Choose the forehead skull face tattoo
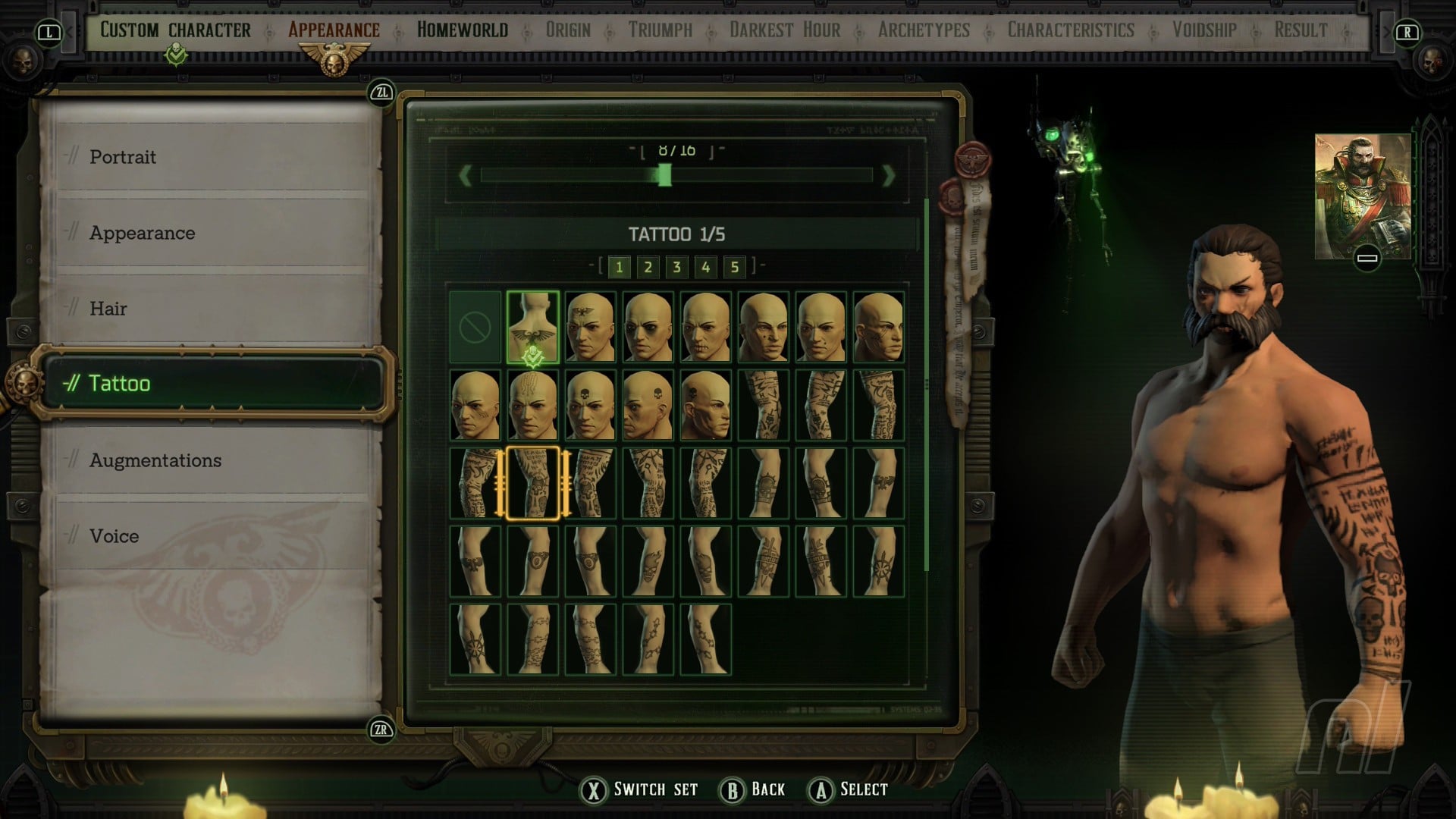 pyautogui.click(x=590, y=406)
